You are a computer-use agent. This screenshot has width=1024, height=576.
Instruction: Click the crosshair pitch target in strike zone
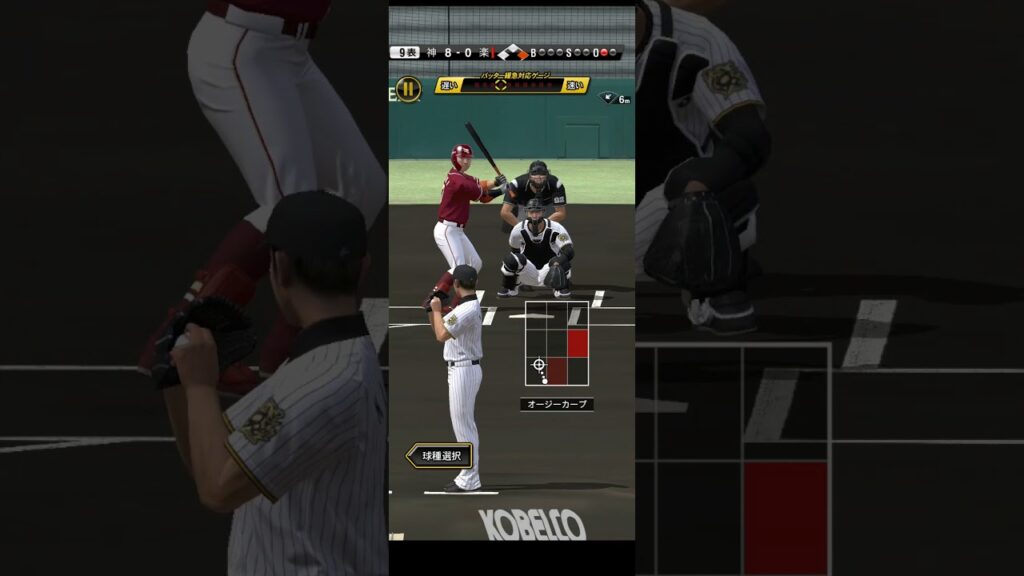538,364
